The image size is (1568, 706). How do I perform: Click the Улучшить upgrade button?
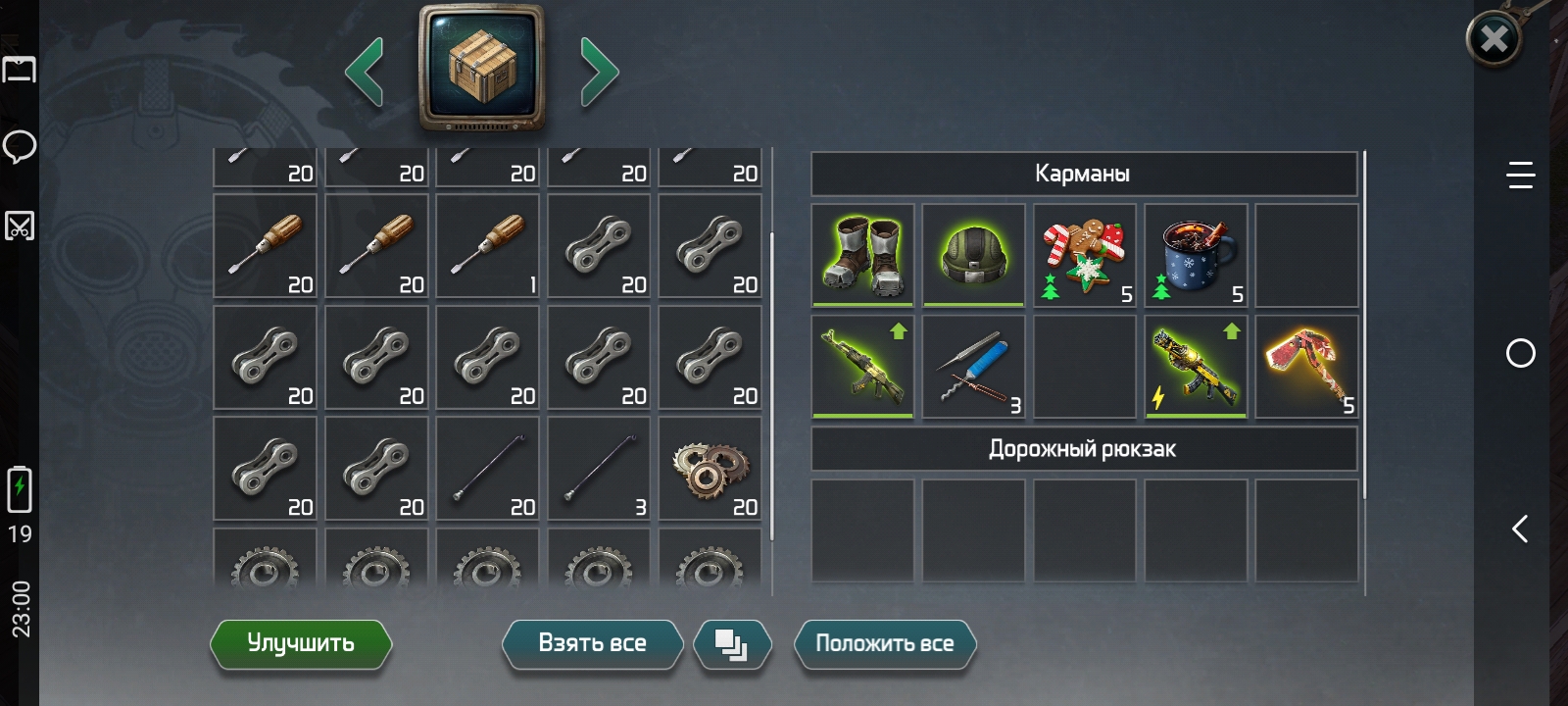pos(301,644)
